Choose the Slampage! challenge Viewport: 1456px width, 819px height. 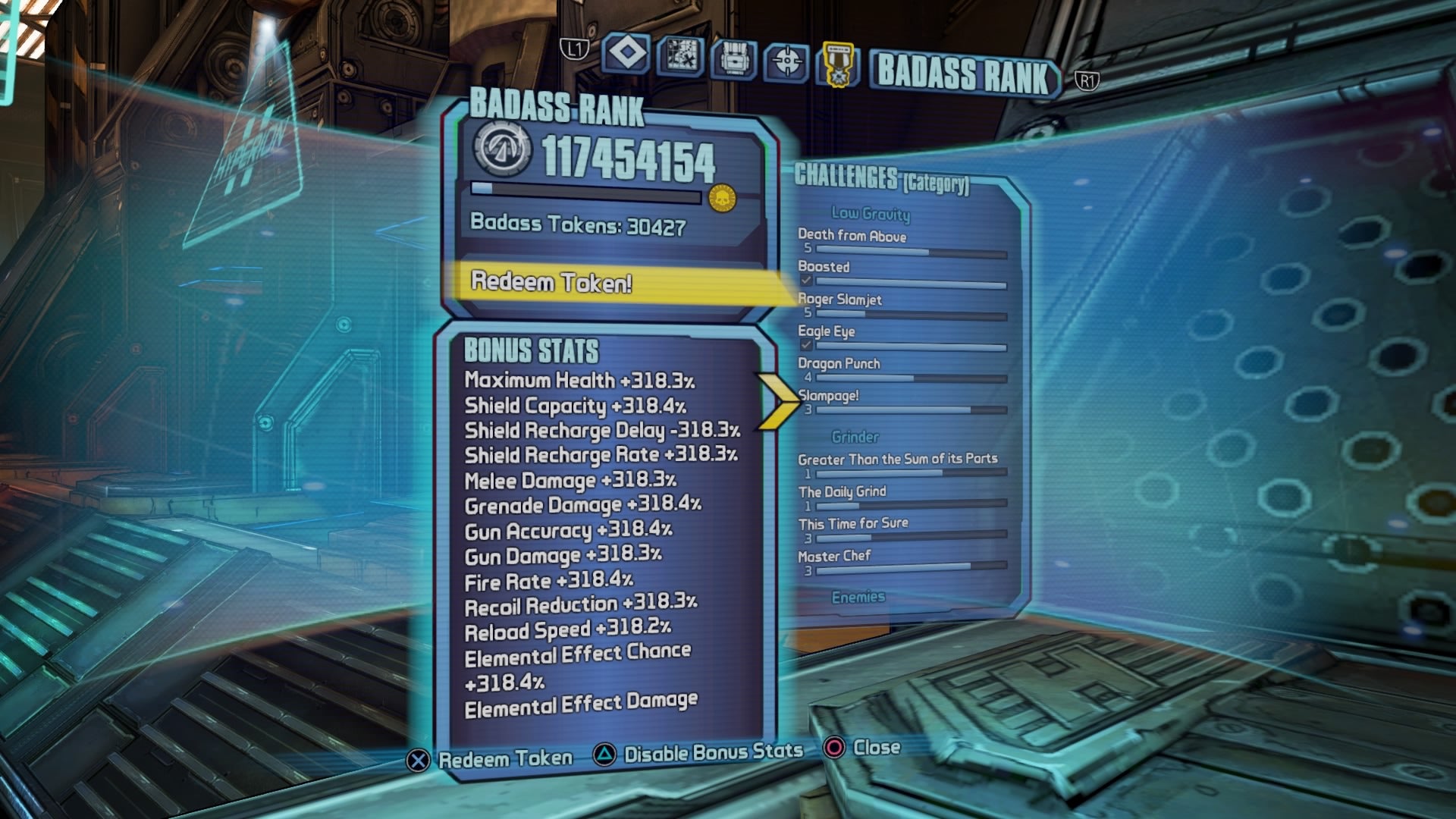click(x=828, y=396)
